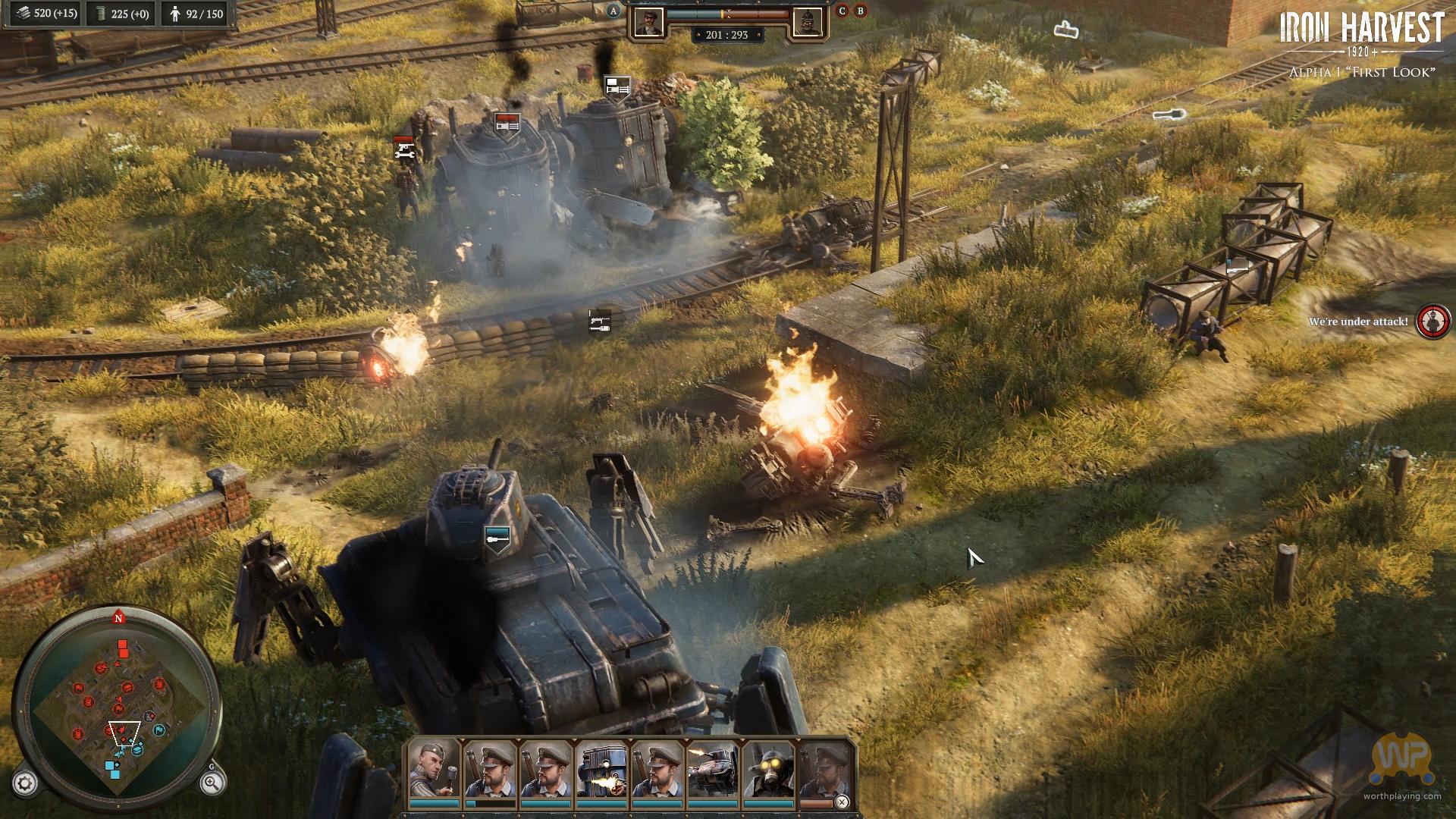Image resolution: width=1456 pixels, height=819 pixels.
Task: Click the enemy commander portrait with helmet
Action: (x=807, y=23)
